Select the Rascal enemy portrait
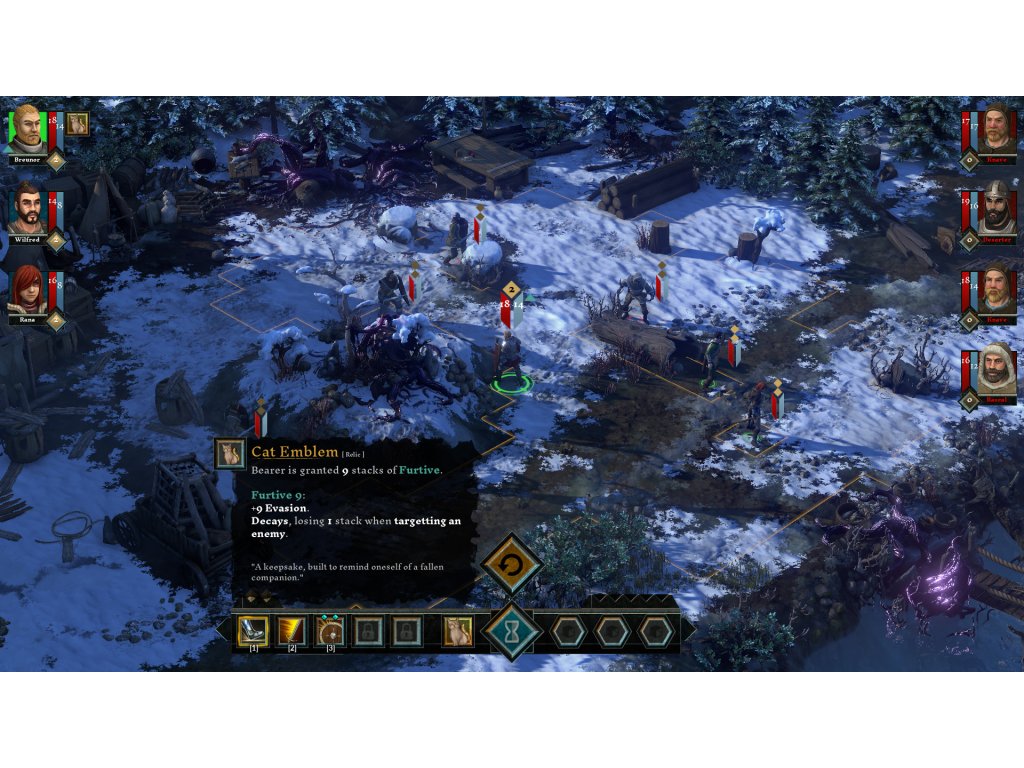Image resolution: width=1024 pixels, height=768 pixels. click(995, 370)
